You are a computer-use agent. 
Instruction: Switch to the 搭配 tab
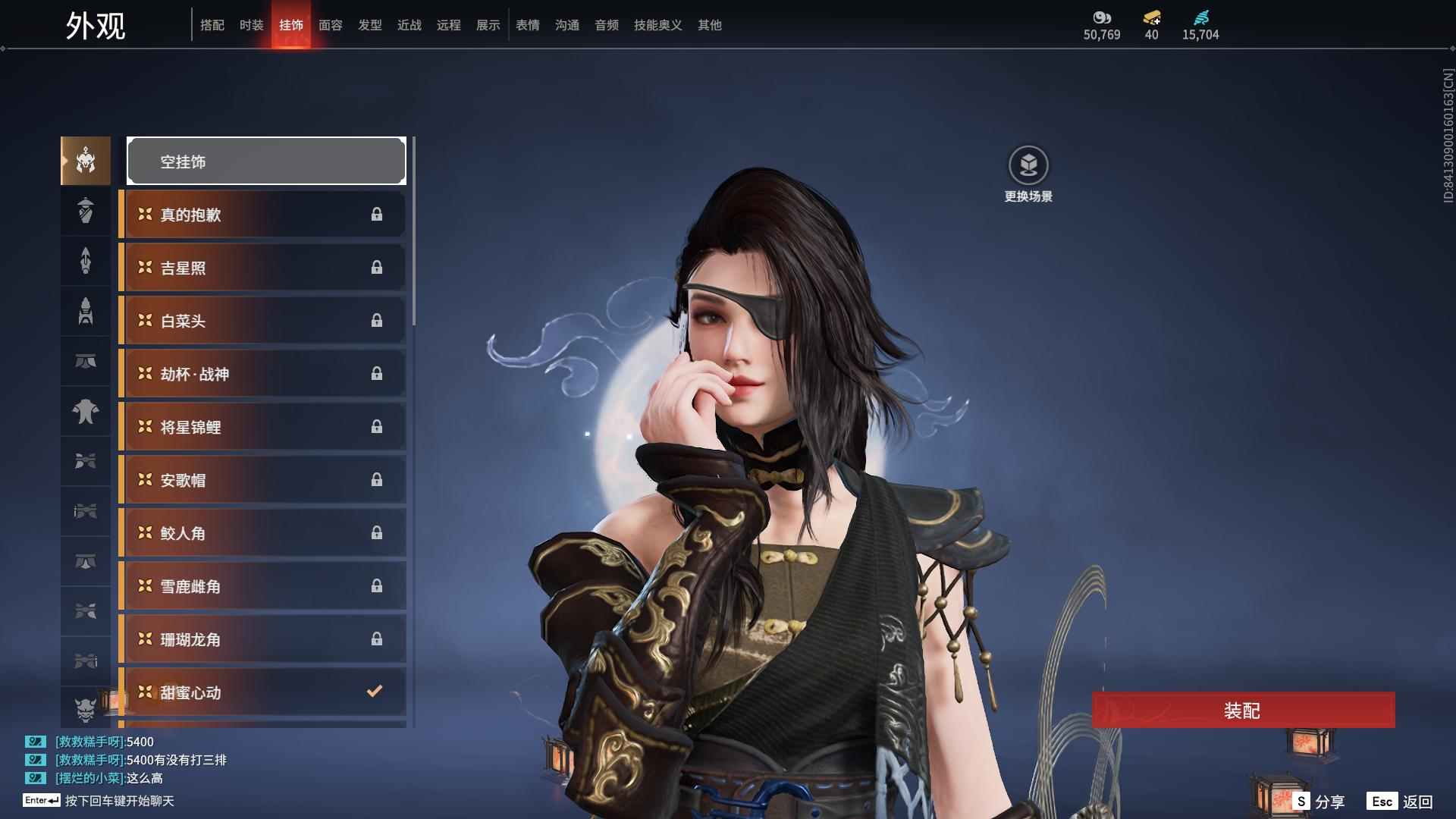click(212, 25)
